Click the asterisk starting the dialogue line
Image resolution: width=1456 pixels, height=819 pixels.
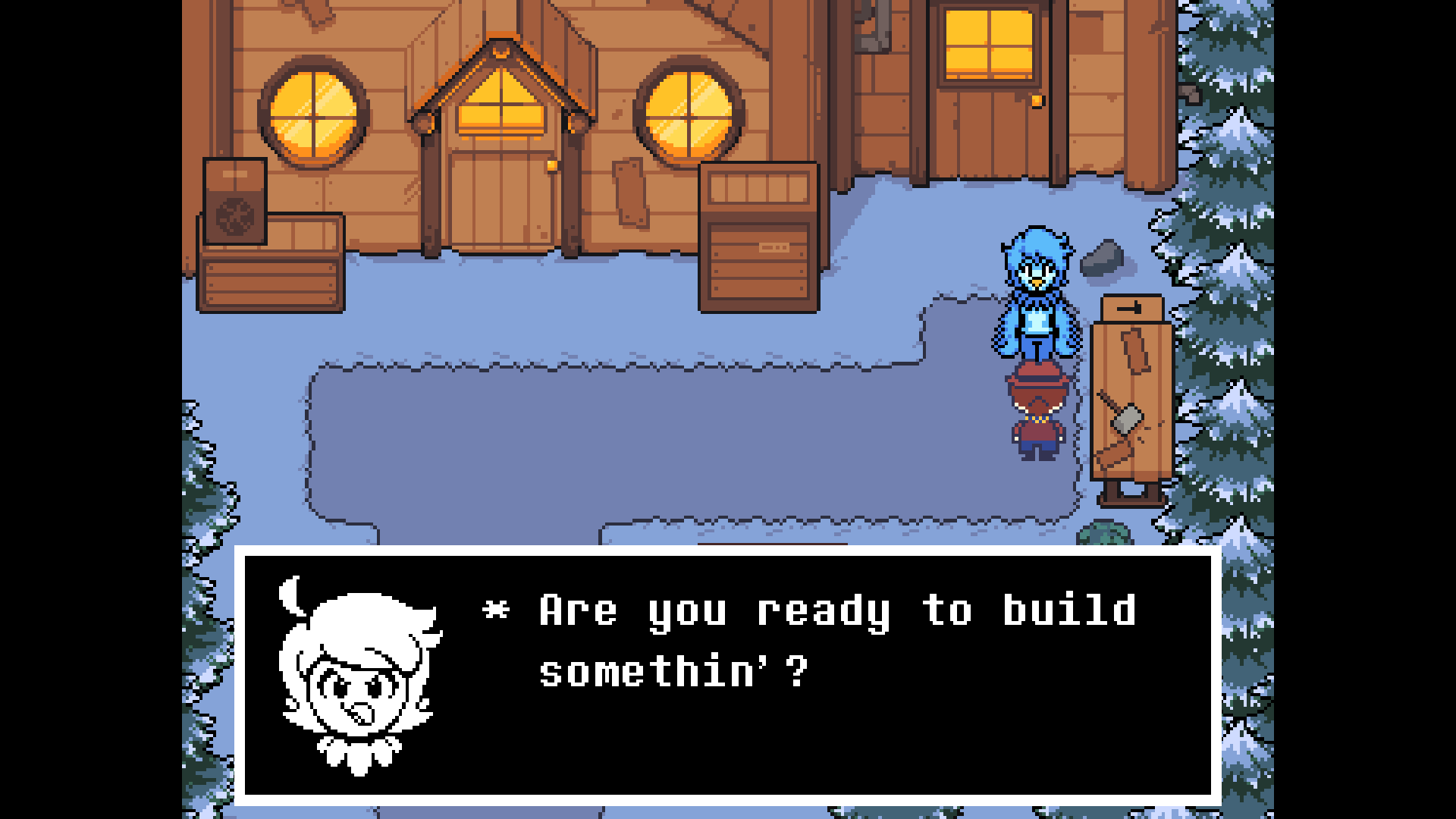pos(497,610)
